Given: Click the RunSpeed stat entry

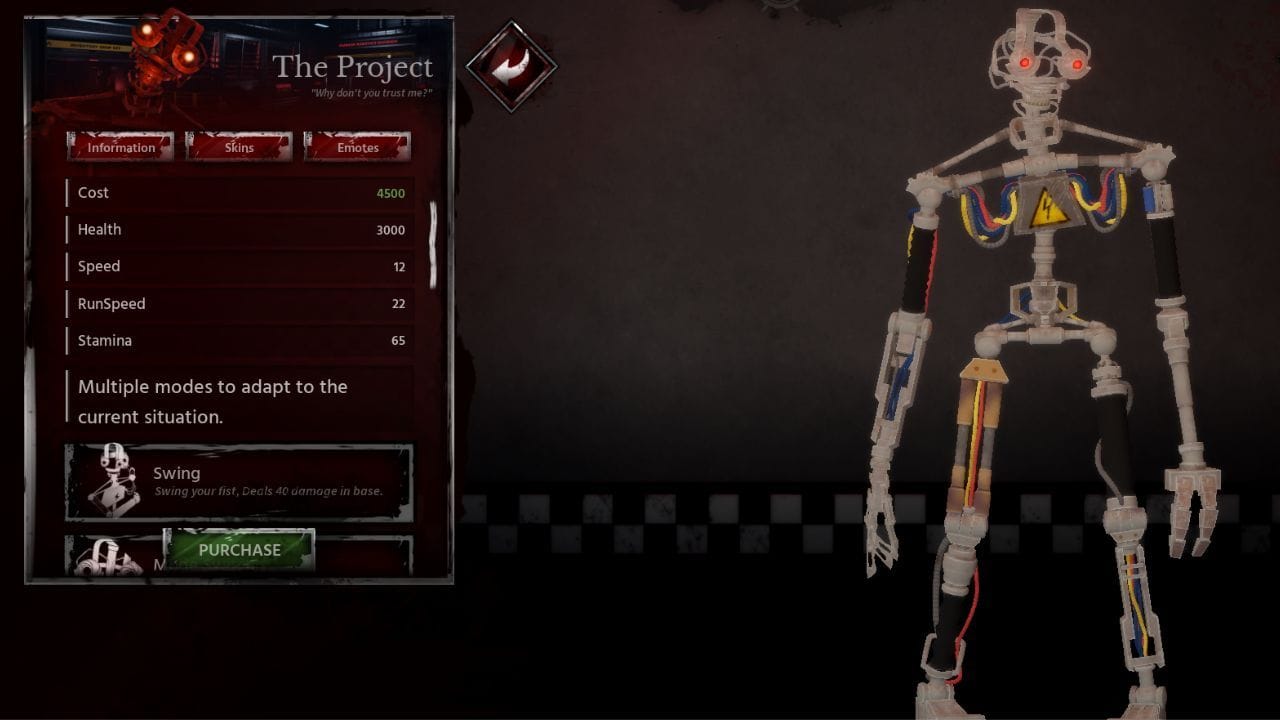Looking at the screenshot, I should 238,303.
